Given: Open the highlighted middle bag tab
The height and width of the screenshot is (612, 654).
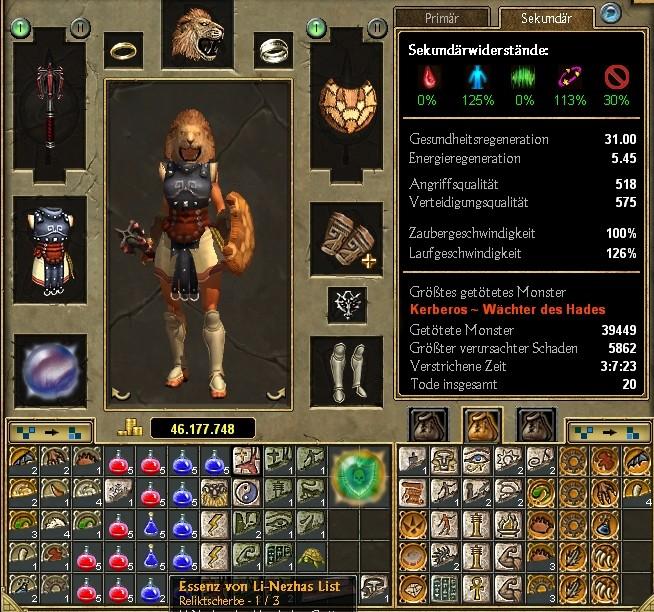Looking at the screenshot, I should pos(483,424).
